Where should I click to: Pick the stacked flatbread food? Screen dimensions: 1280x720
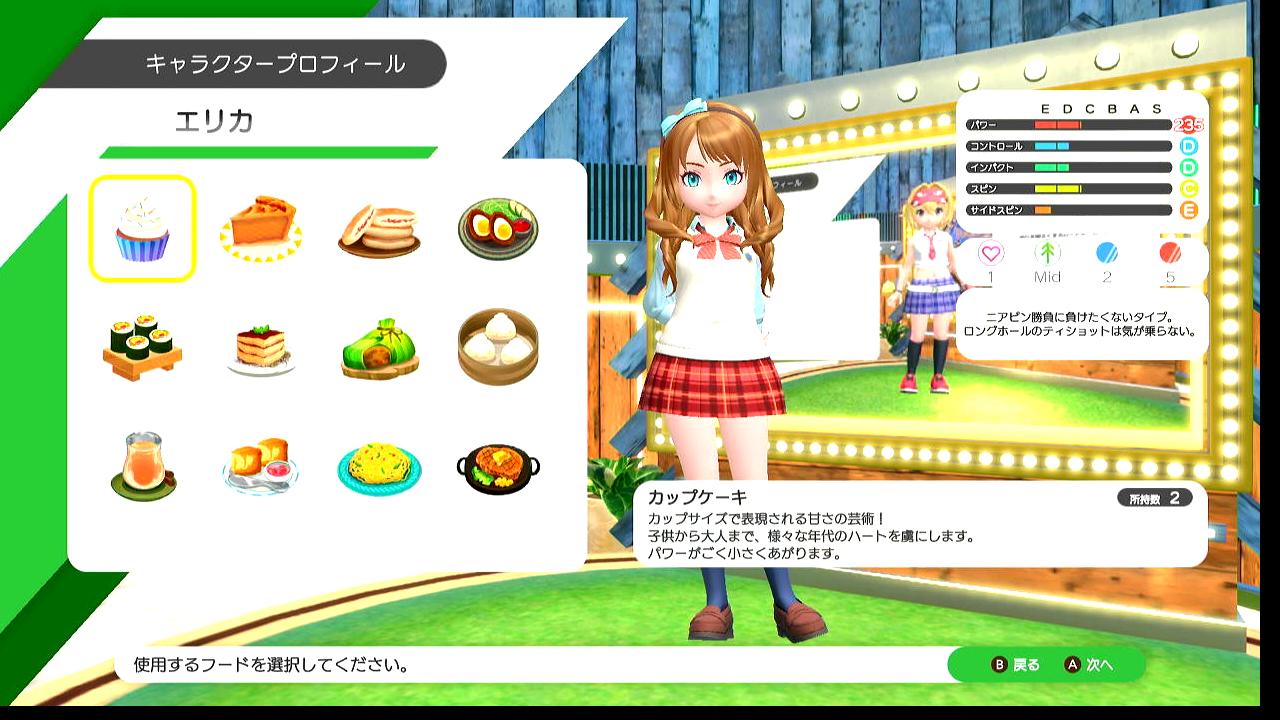(x=378, y=230)
